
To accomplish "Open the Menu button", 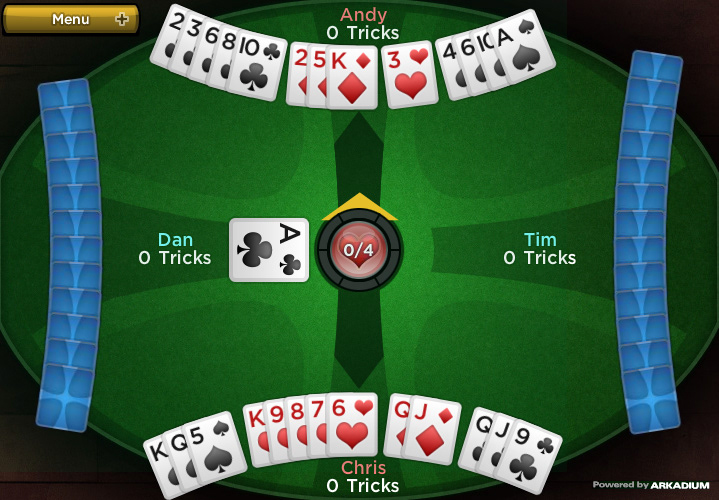I will 70,19.
